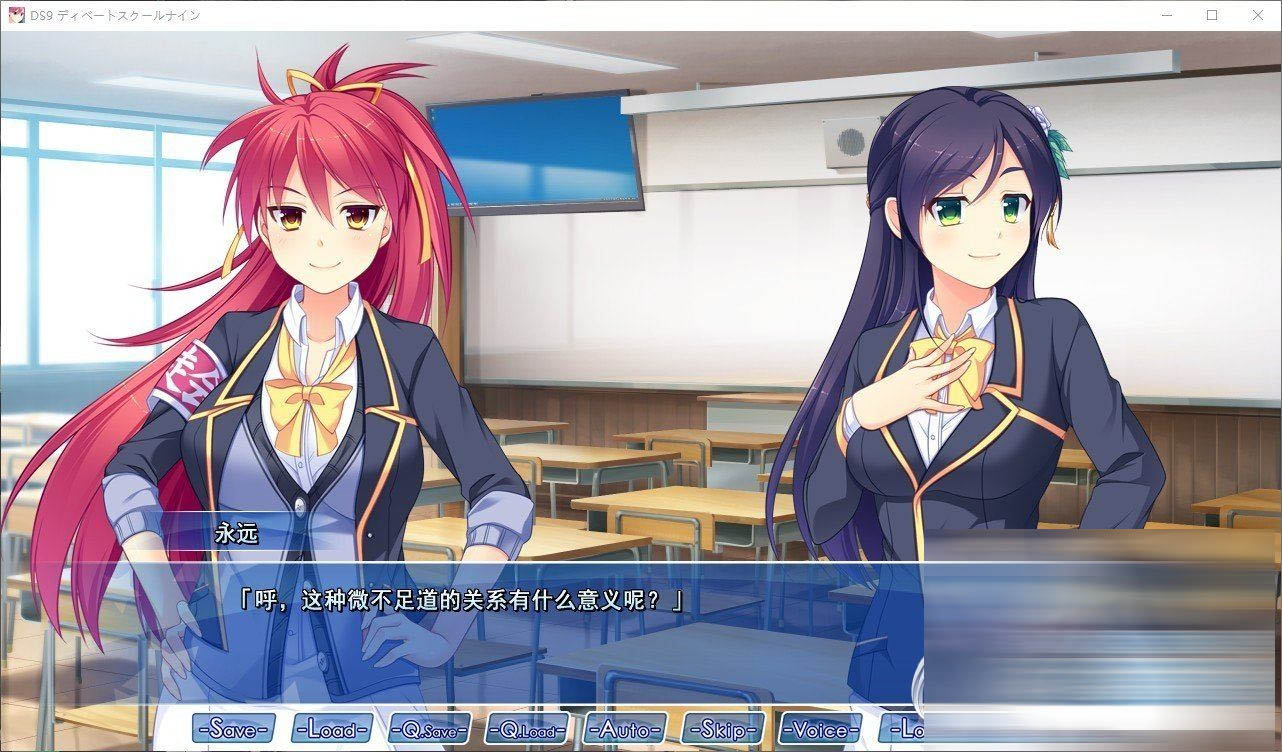Select the speaker name box showing 永远

pyautogui.click(x=237, y=536)
